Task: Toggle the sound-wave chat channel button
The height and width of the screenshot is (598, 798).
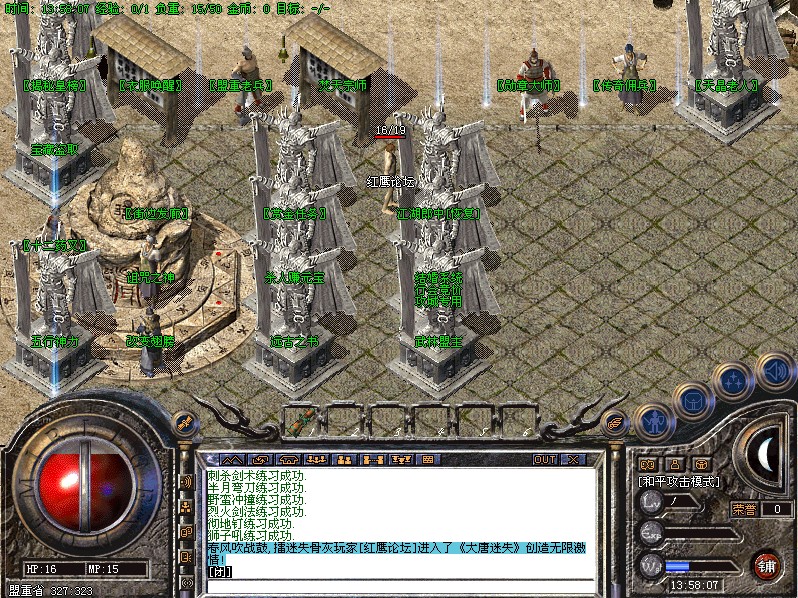Action: click(186, 481)
